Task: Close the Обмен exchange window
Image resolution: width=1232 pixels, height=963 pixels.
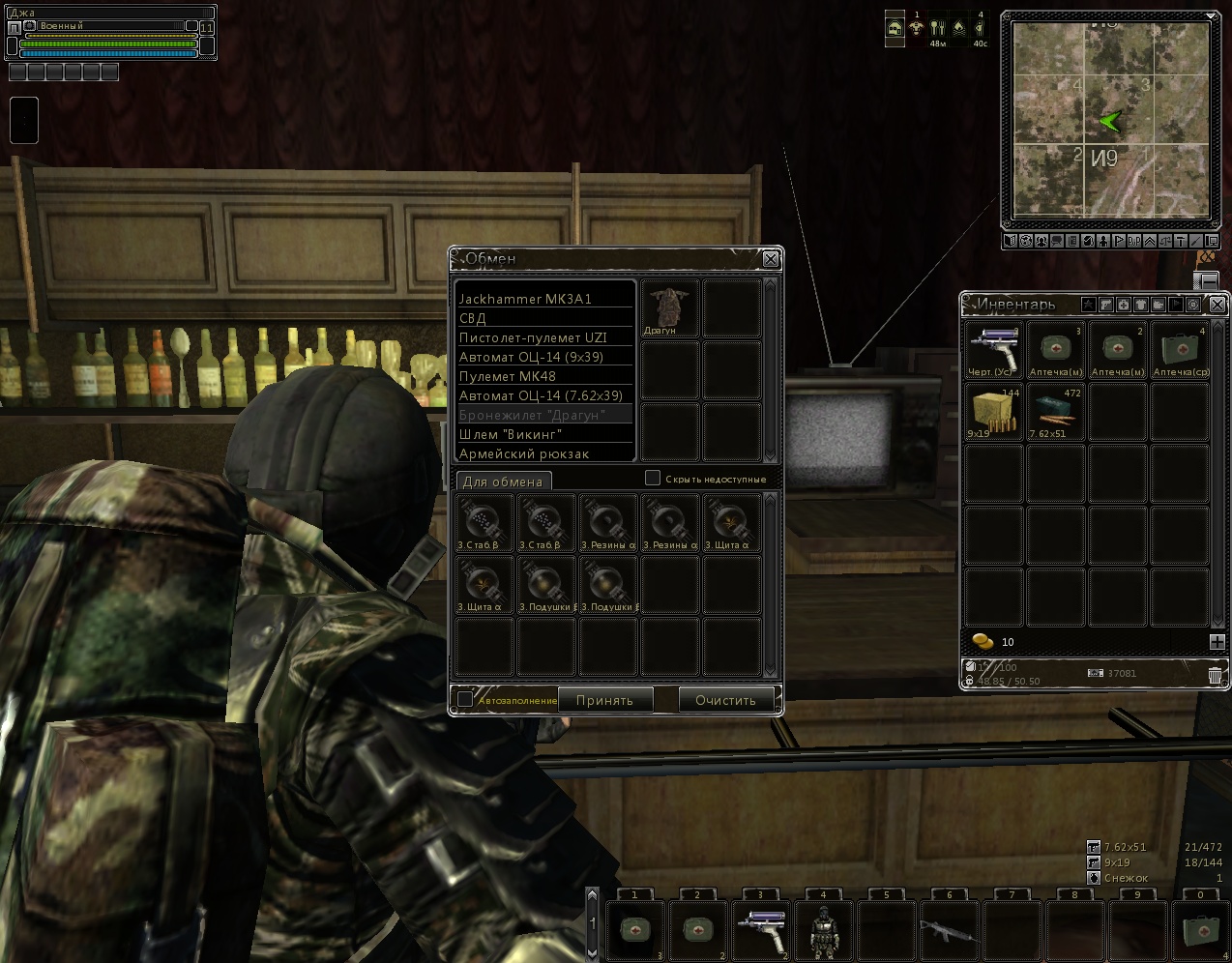Action: click(771, 259)
